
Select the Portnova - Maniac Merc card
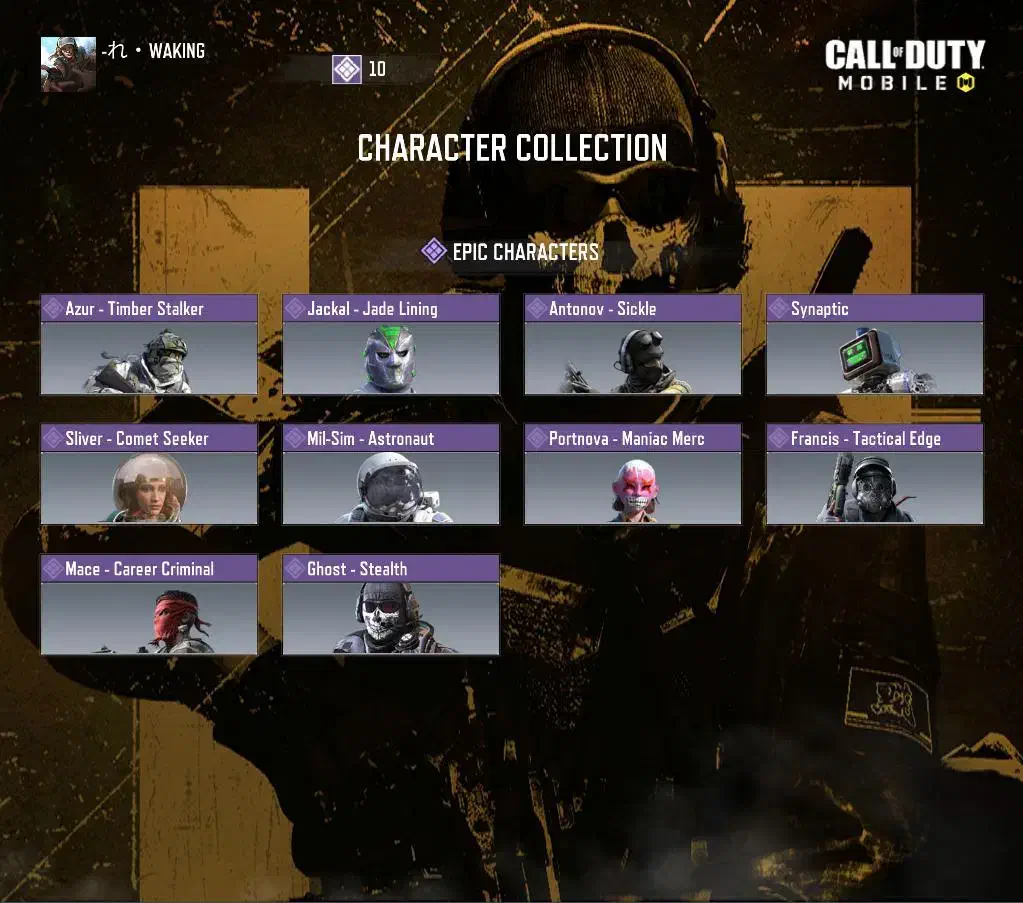633,475
